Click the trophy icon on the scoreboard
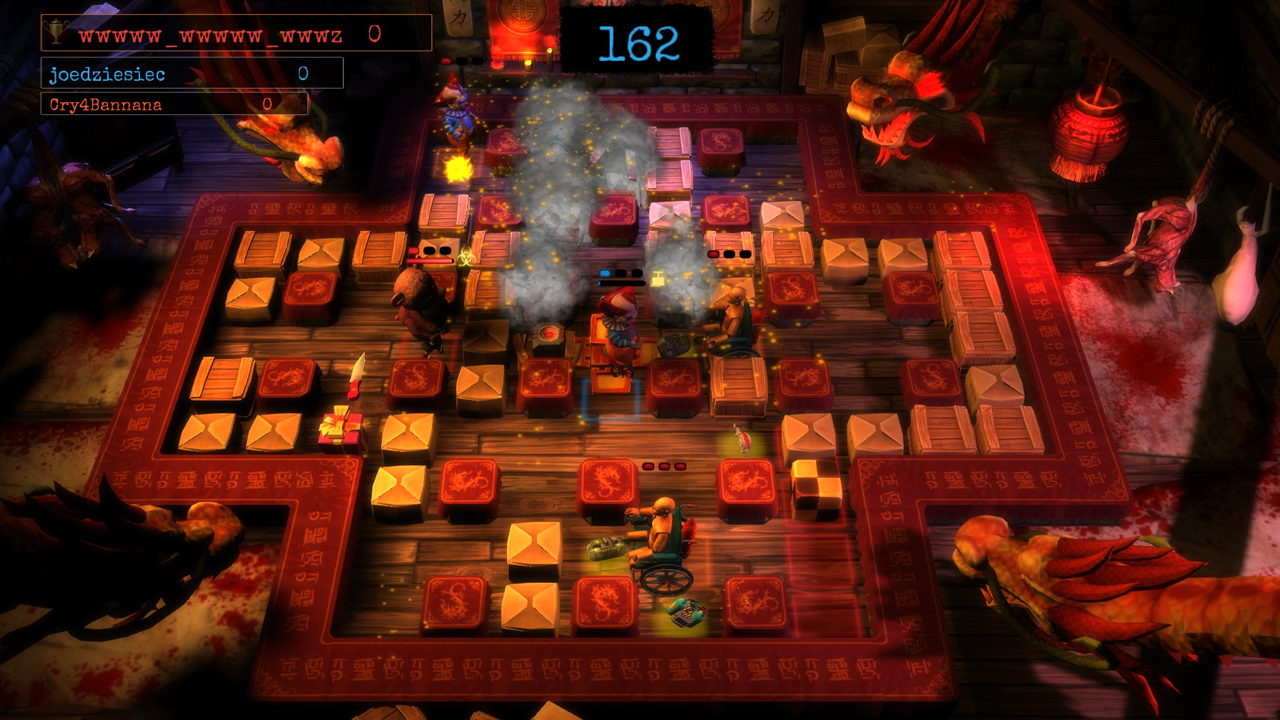 tap(58, 35)
